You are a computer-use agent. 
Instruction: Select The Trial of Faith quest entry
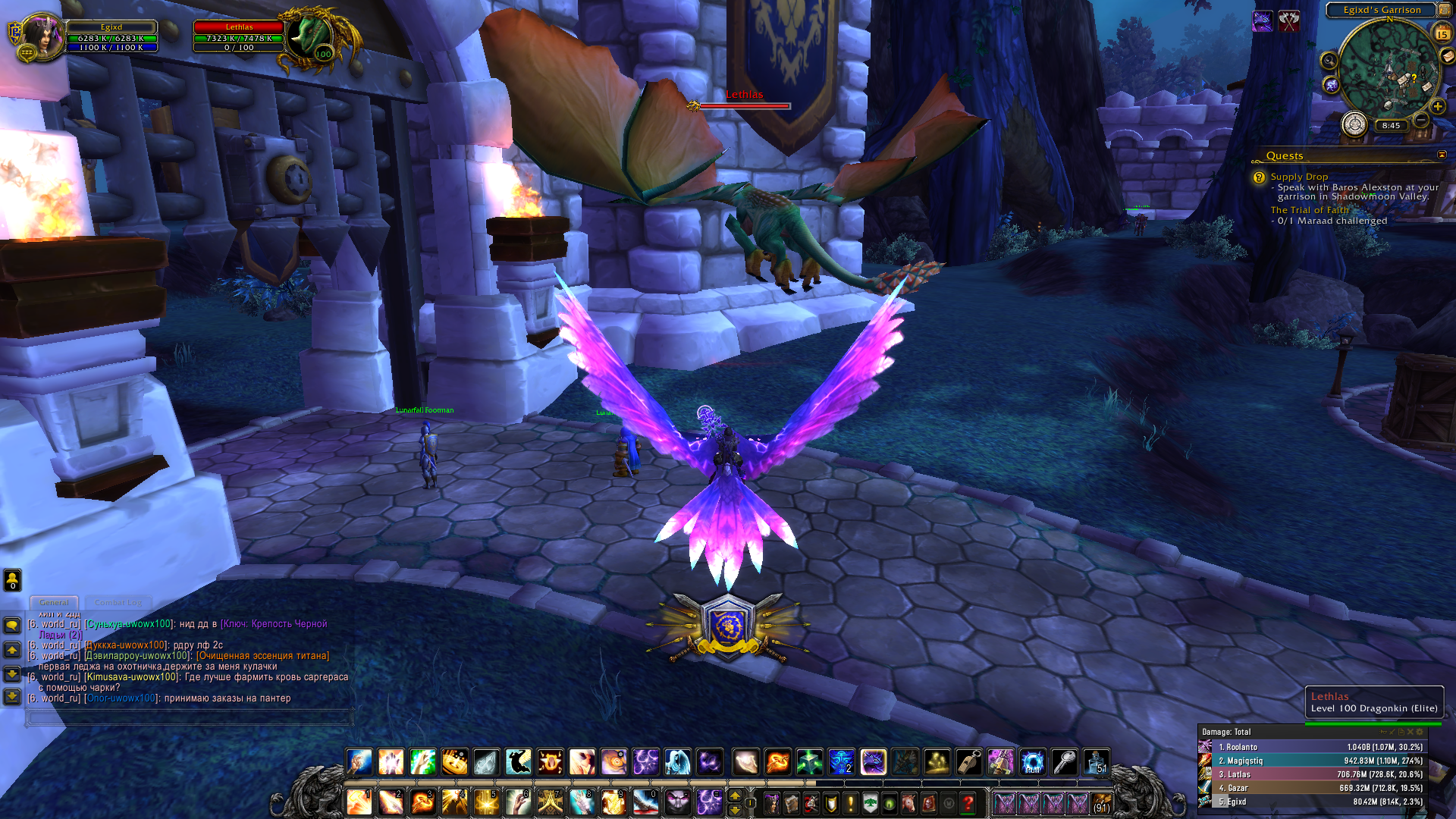pos(1309,210)
